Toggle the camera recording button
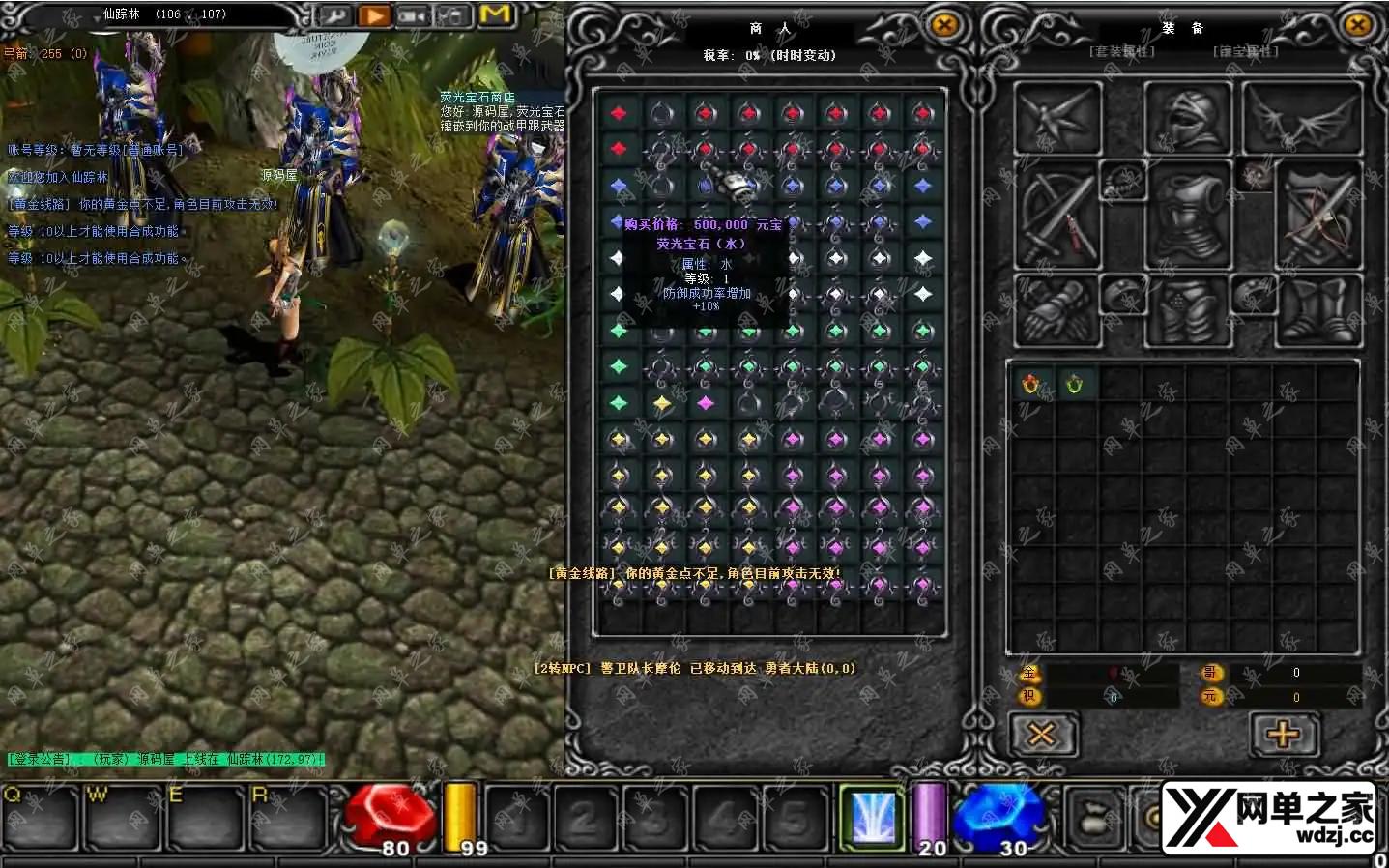Viewport: 1389px width, 868px height. (413, 15)
